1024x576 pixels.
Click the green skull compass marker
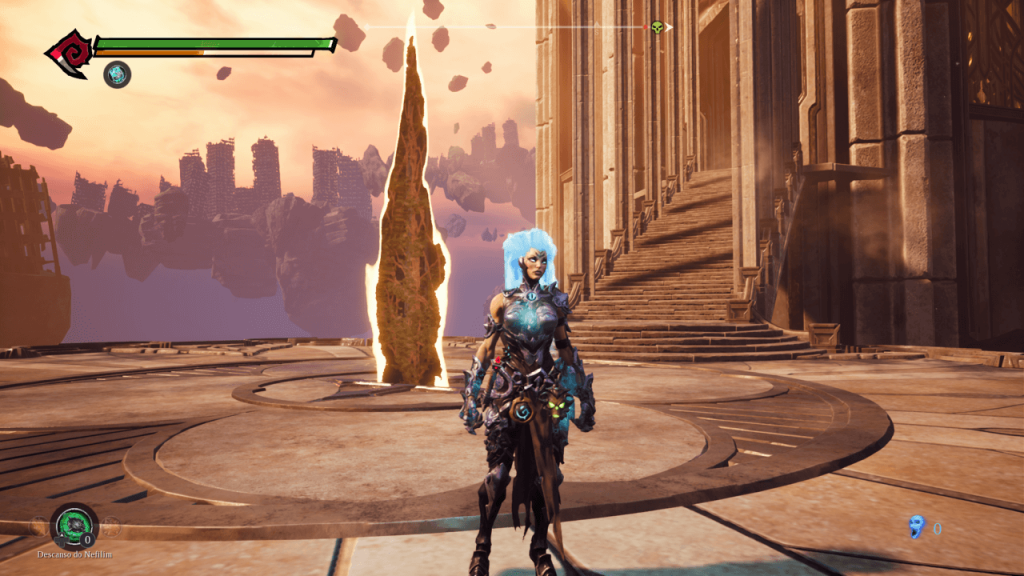pos(657,27)
